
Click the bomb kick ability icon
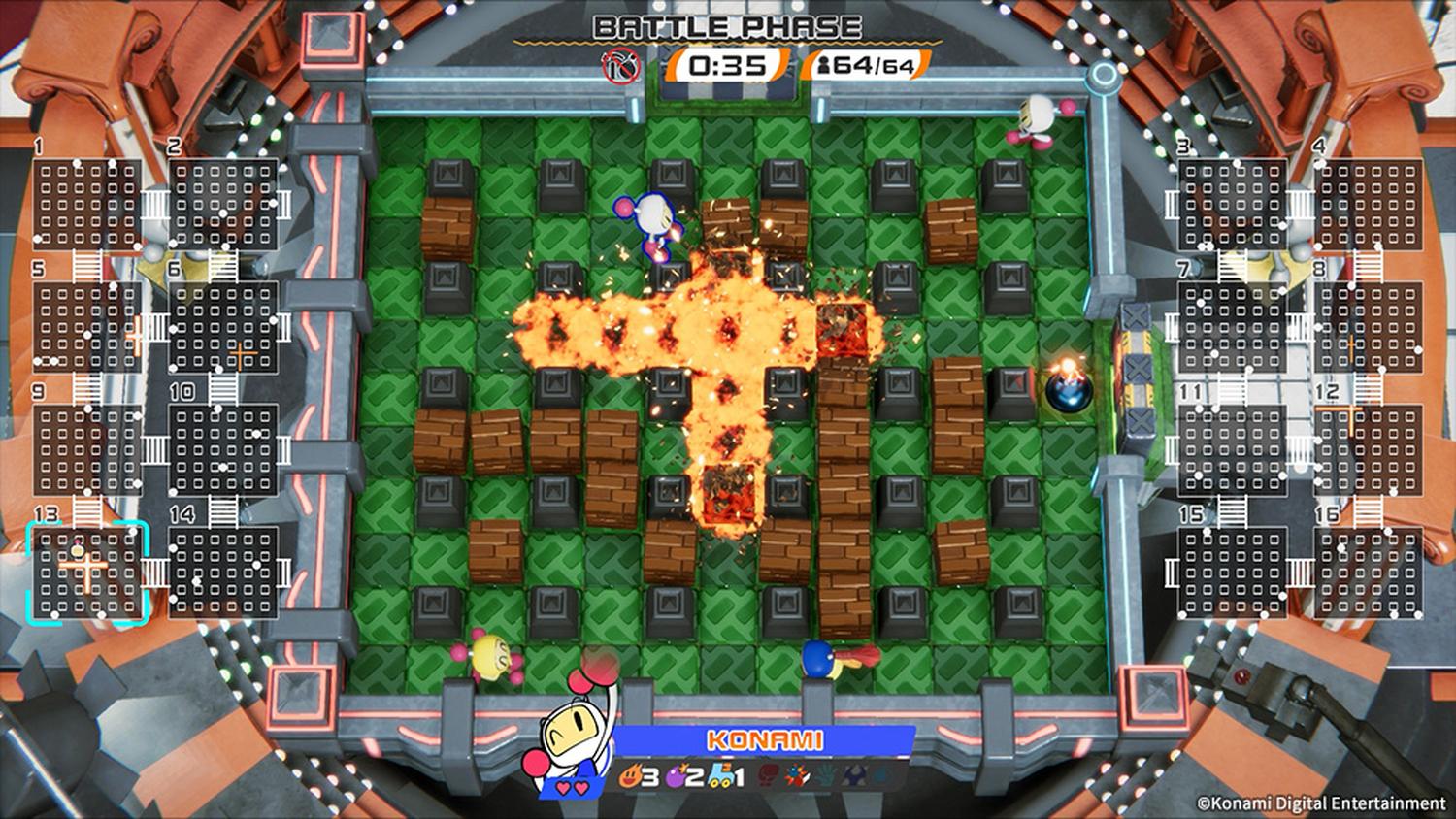[795, 776]
